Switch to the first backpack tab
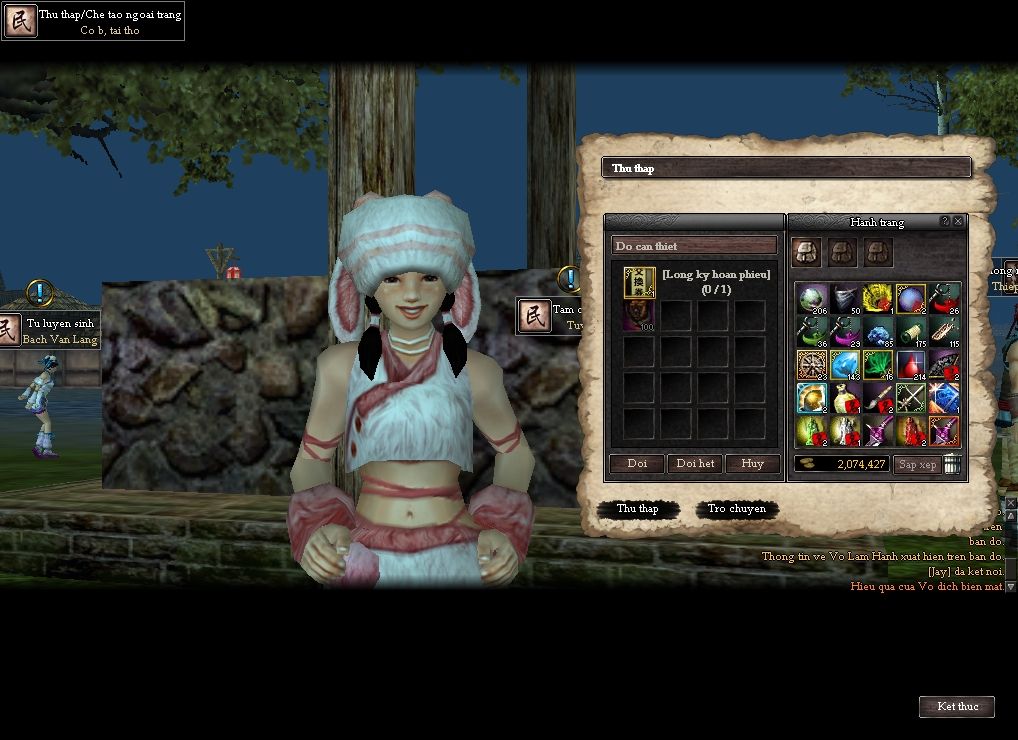The height and width of the screenshot is (740, 1018). (x=807, y=252)
